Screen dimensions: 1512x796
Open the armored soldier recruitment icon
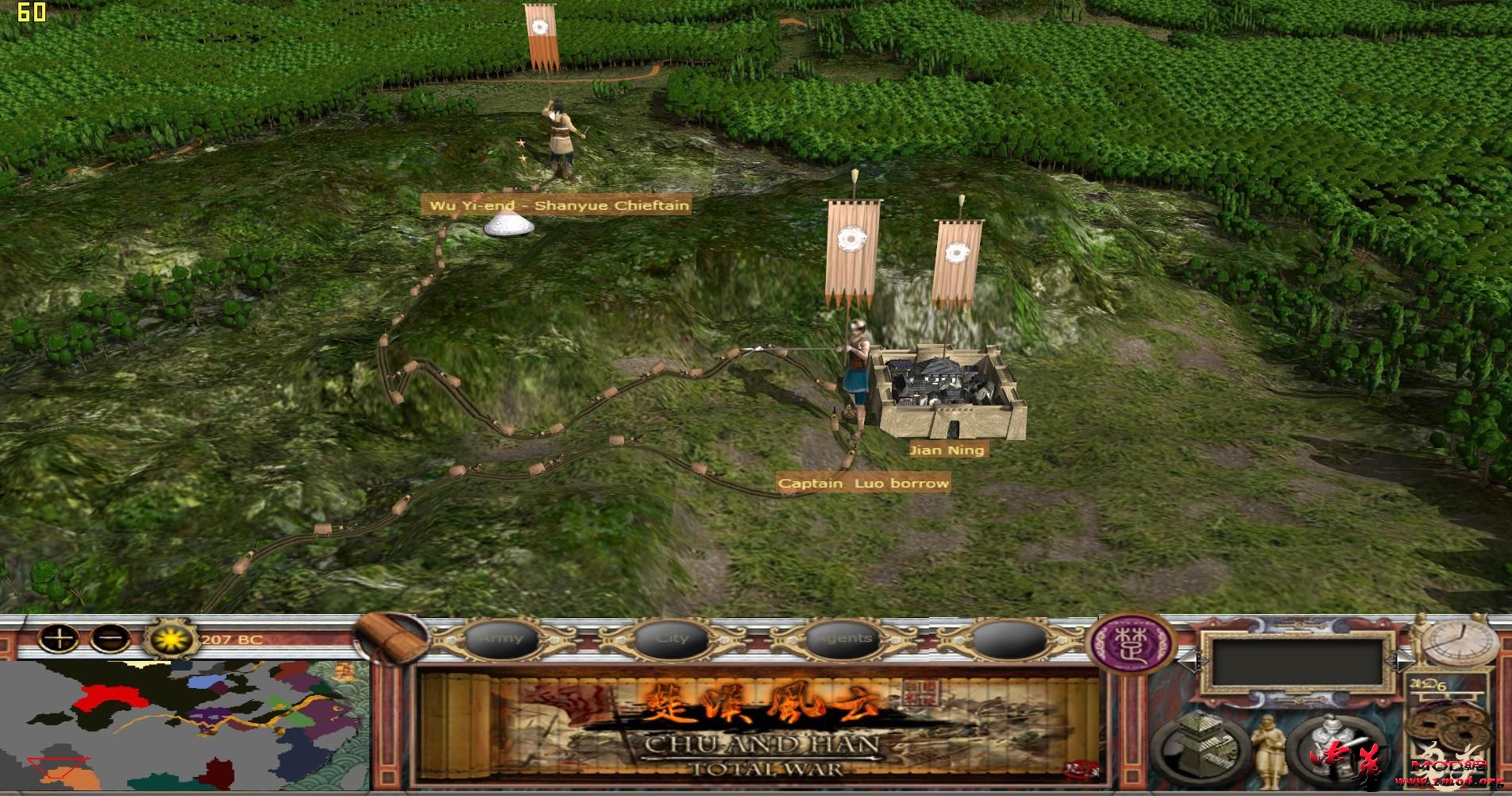pos(1333,745)
